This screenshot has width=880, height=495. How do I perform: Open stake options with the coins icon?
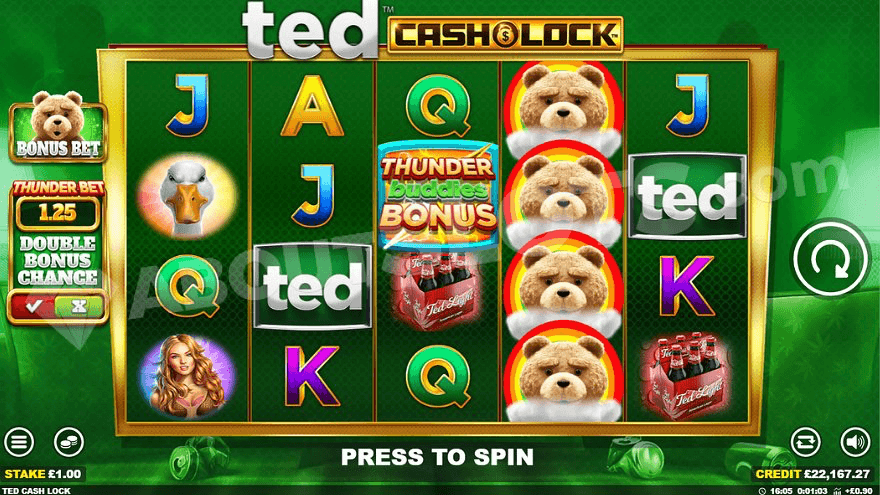[68, 442]
